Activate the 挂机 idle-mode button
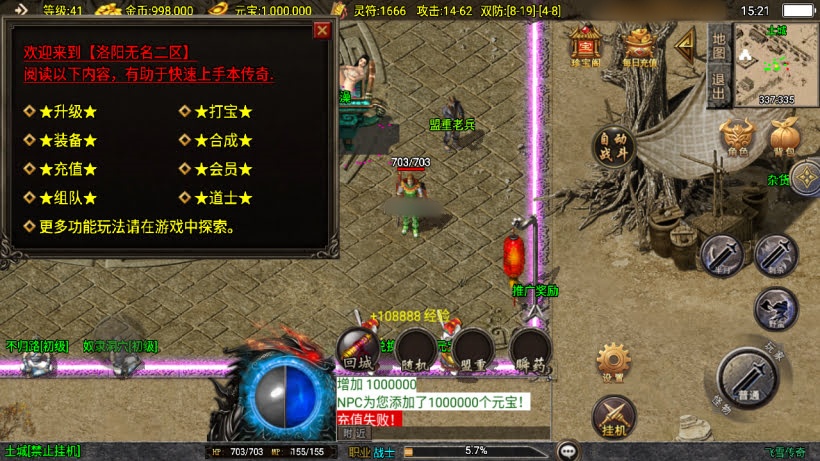820x461 pixels. (614, 416)
